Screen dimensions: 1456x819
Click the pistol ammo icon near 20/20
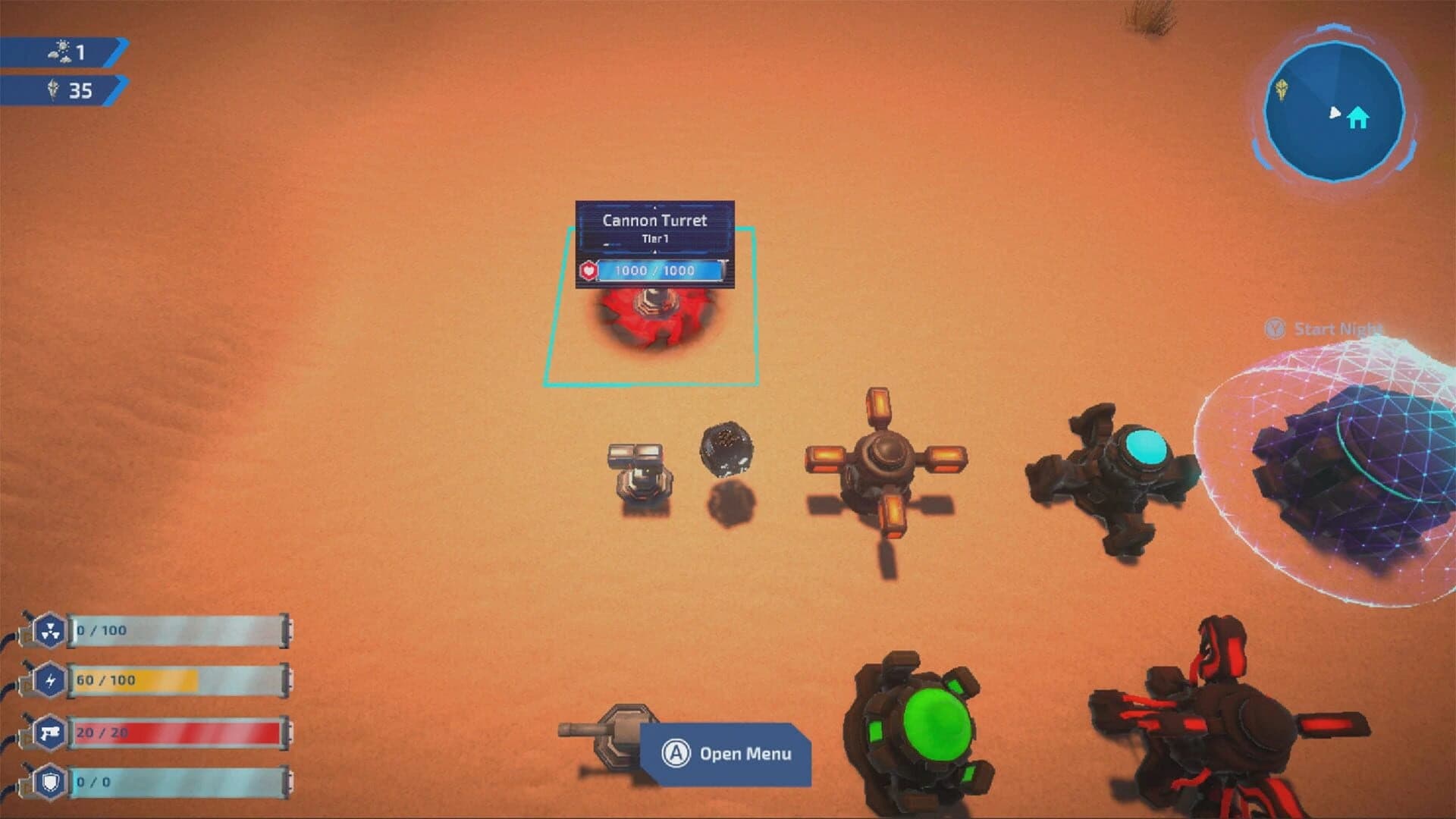pos(49,732)
